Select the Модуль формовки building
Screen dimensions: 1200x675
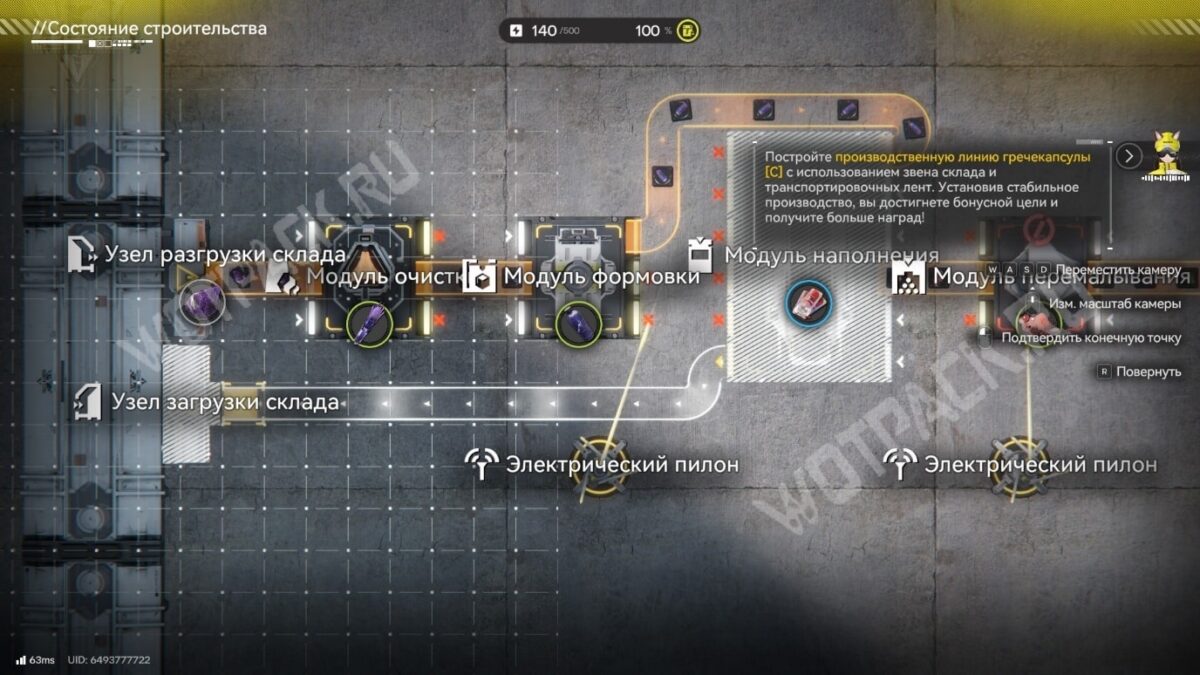(580, 277)
